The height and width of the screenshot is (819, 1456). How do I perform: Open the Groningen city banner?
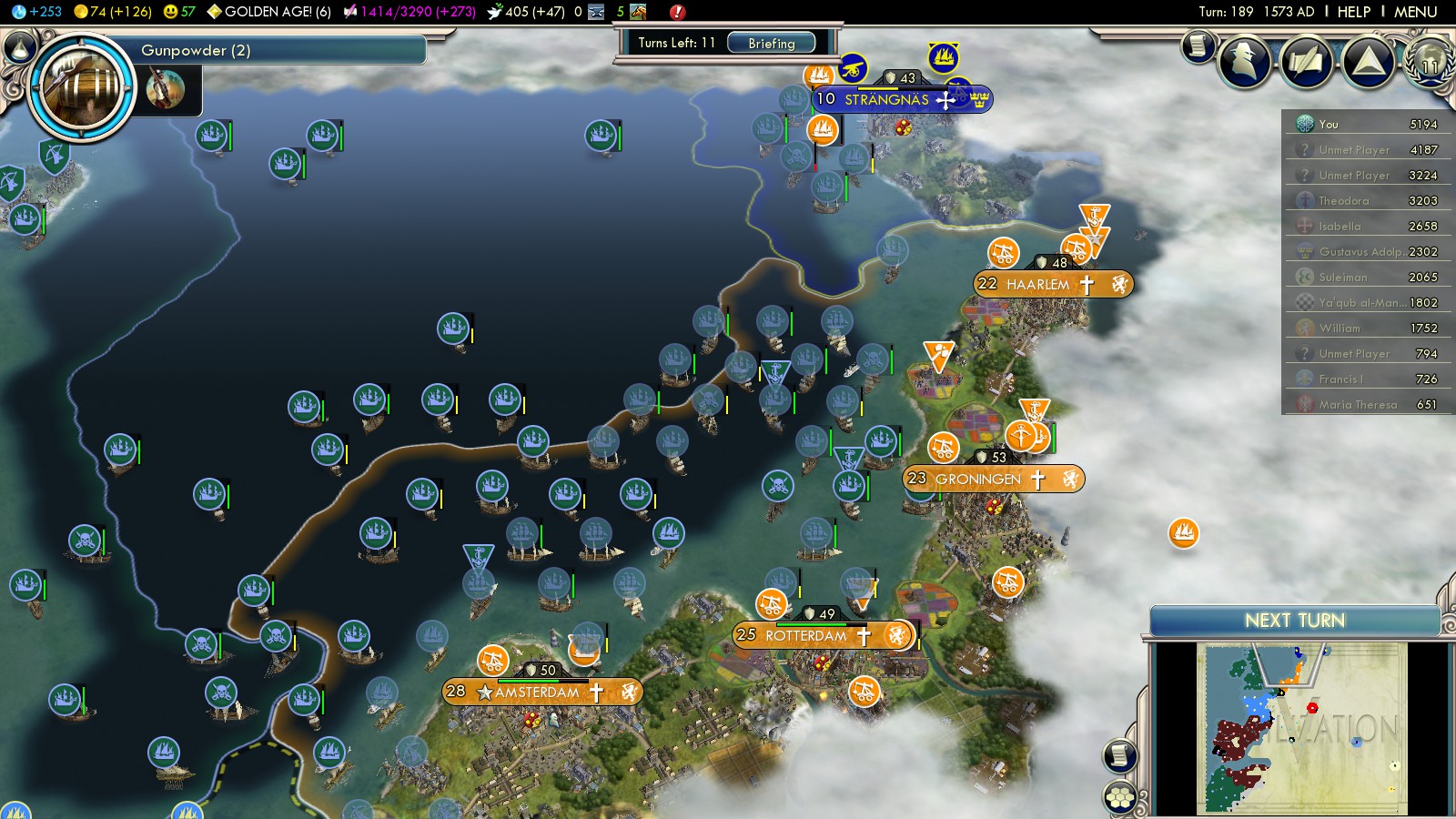pyautogui.click(x=978, y=479)
